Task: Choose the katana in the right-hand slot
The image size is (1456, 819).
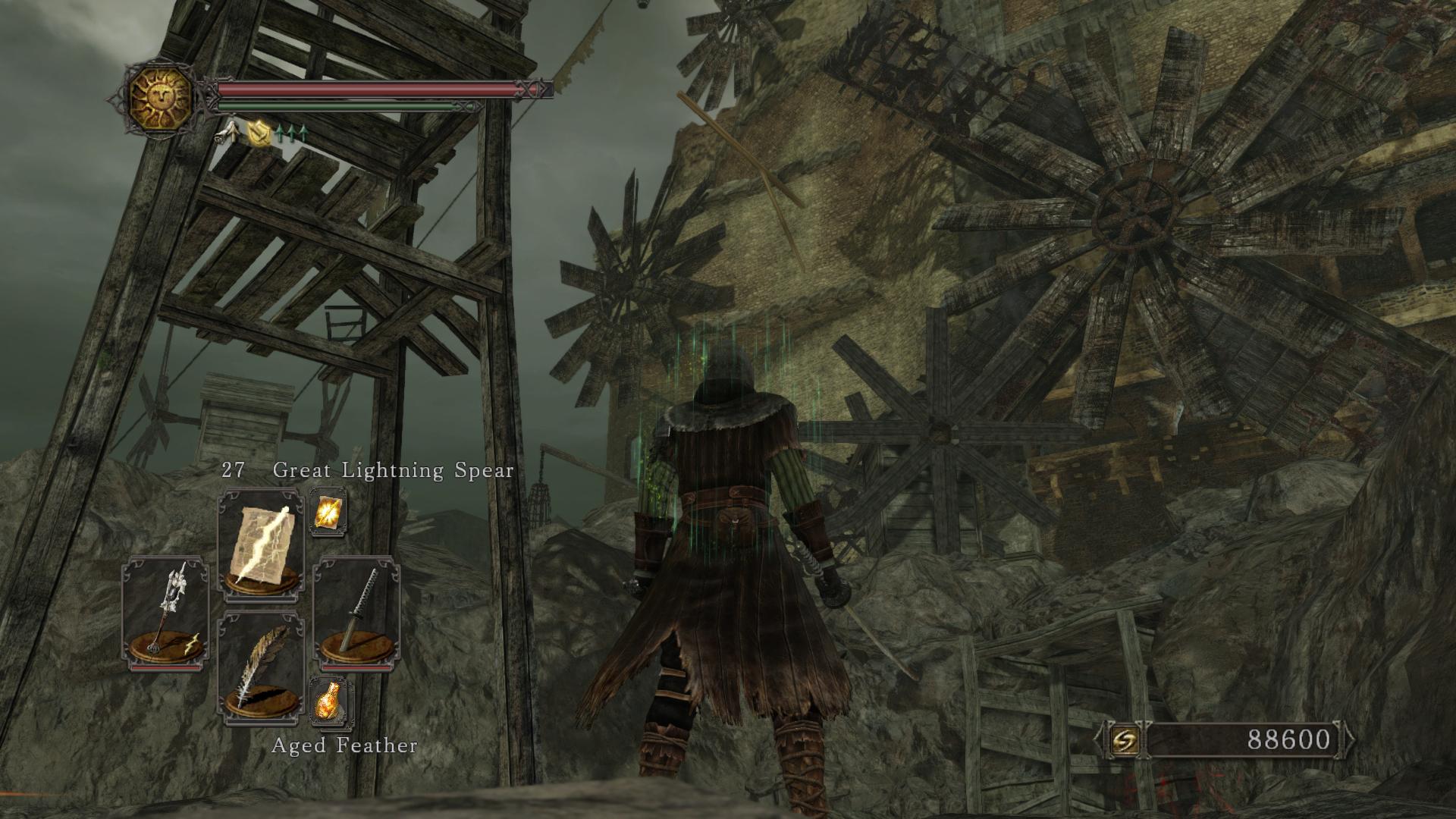Action: [356, 613]
